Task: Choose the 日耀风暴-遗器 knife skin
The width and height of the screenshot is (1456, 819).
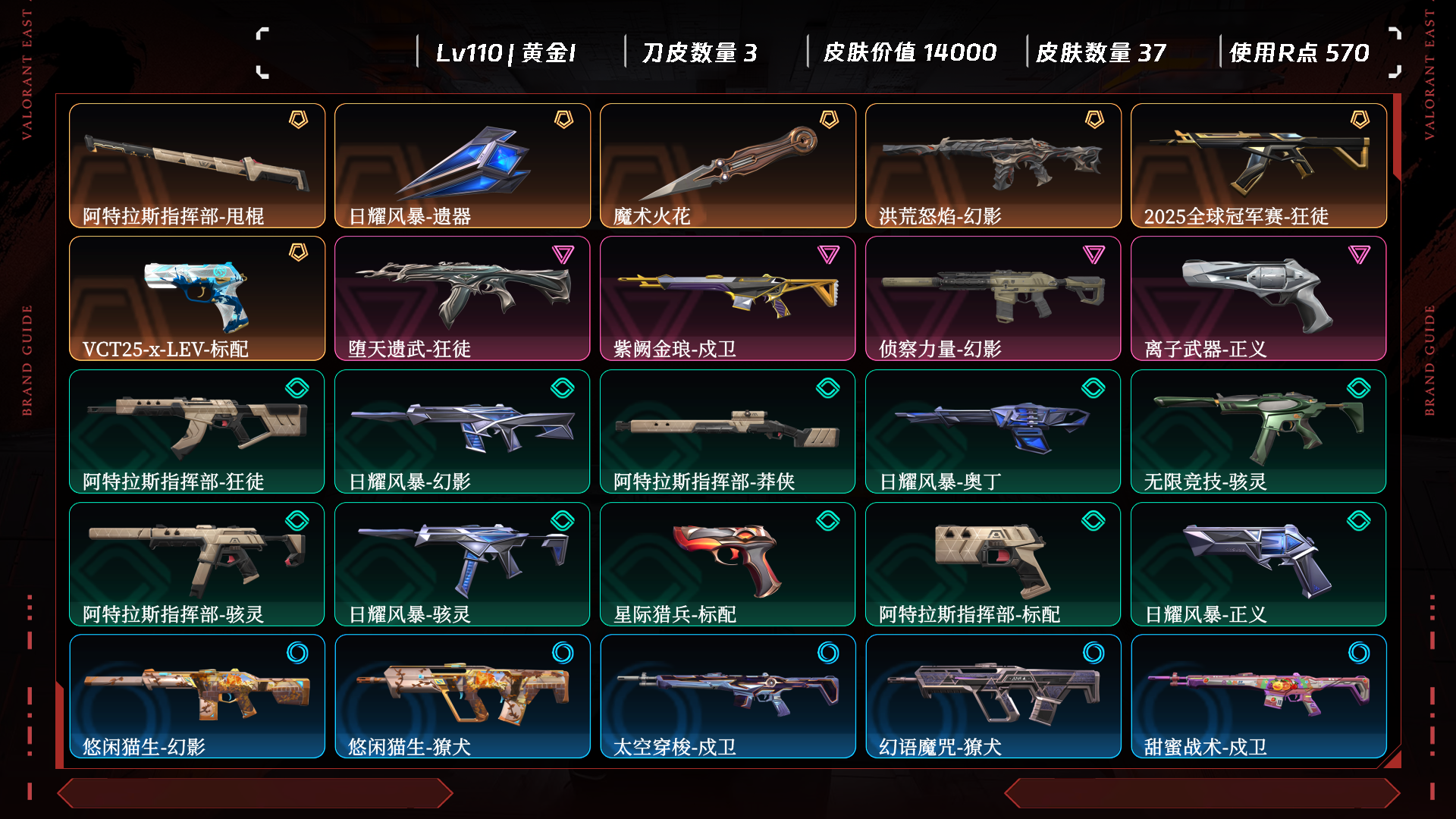Action: pyautogui.click(x=463, y=165)
